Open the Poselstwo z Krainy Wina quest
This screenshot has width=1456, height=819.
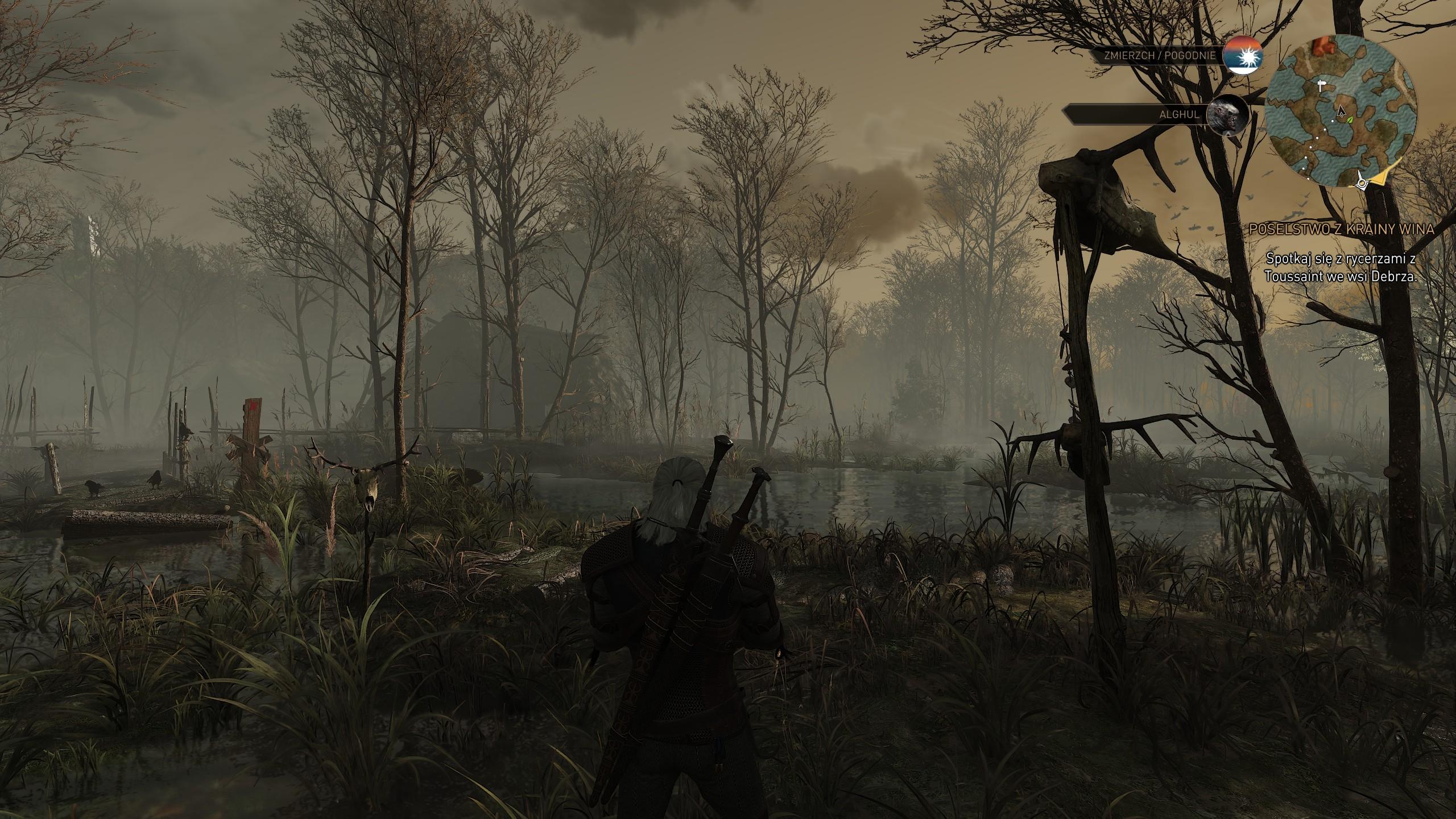pyautogui.click(x=1341, y=229)
